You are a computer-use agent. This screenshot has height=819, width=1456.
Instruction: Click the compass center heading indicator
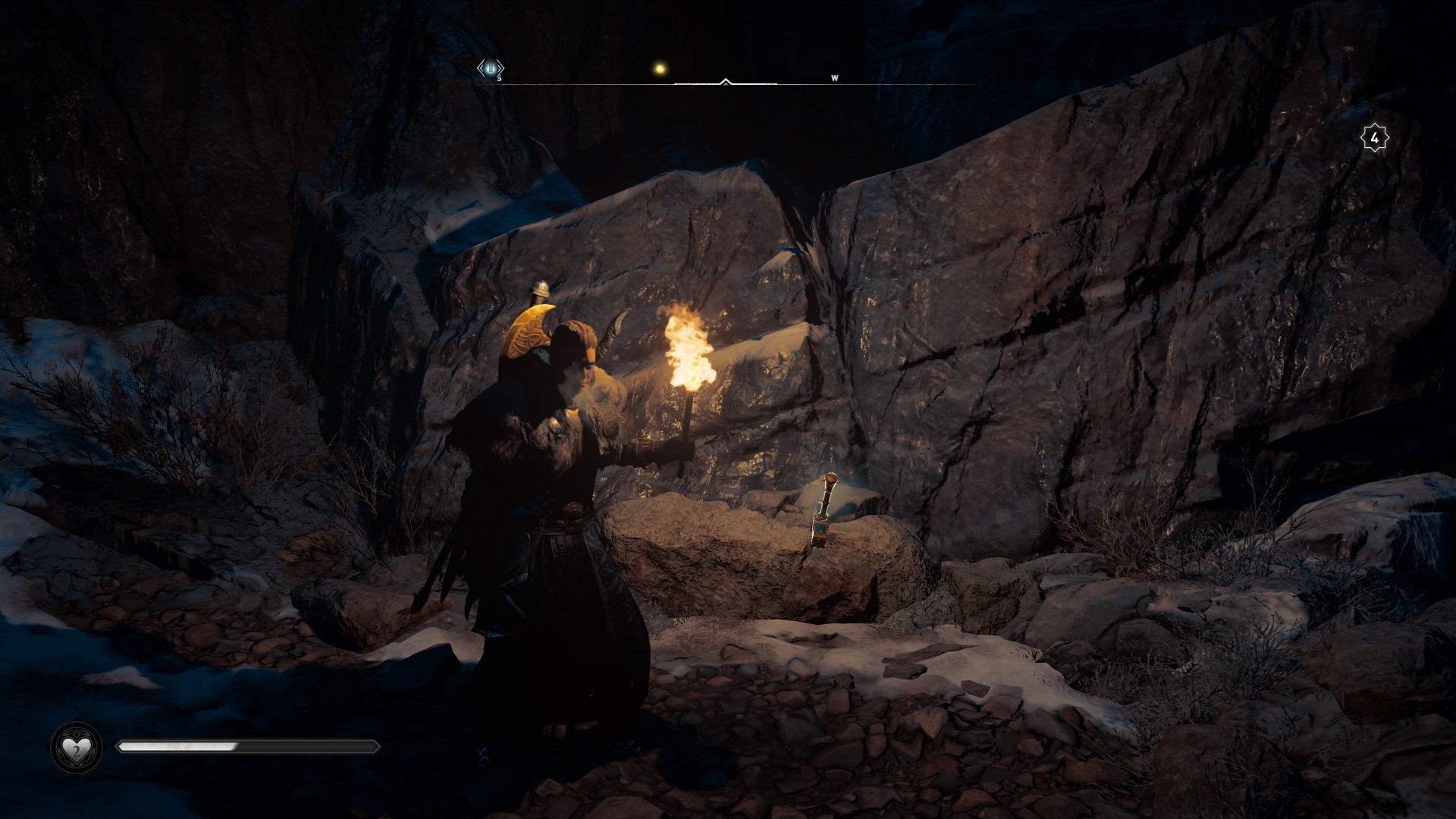pyautogui.click(x=726, y=81)
